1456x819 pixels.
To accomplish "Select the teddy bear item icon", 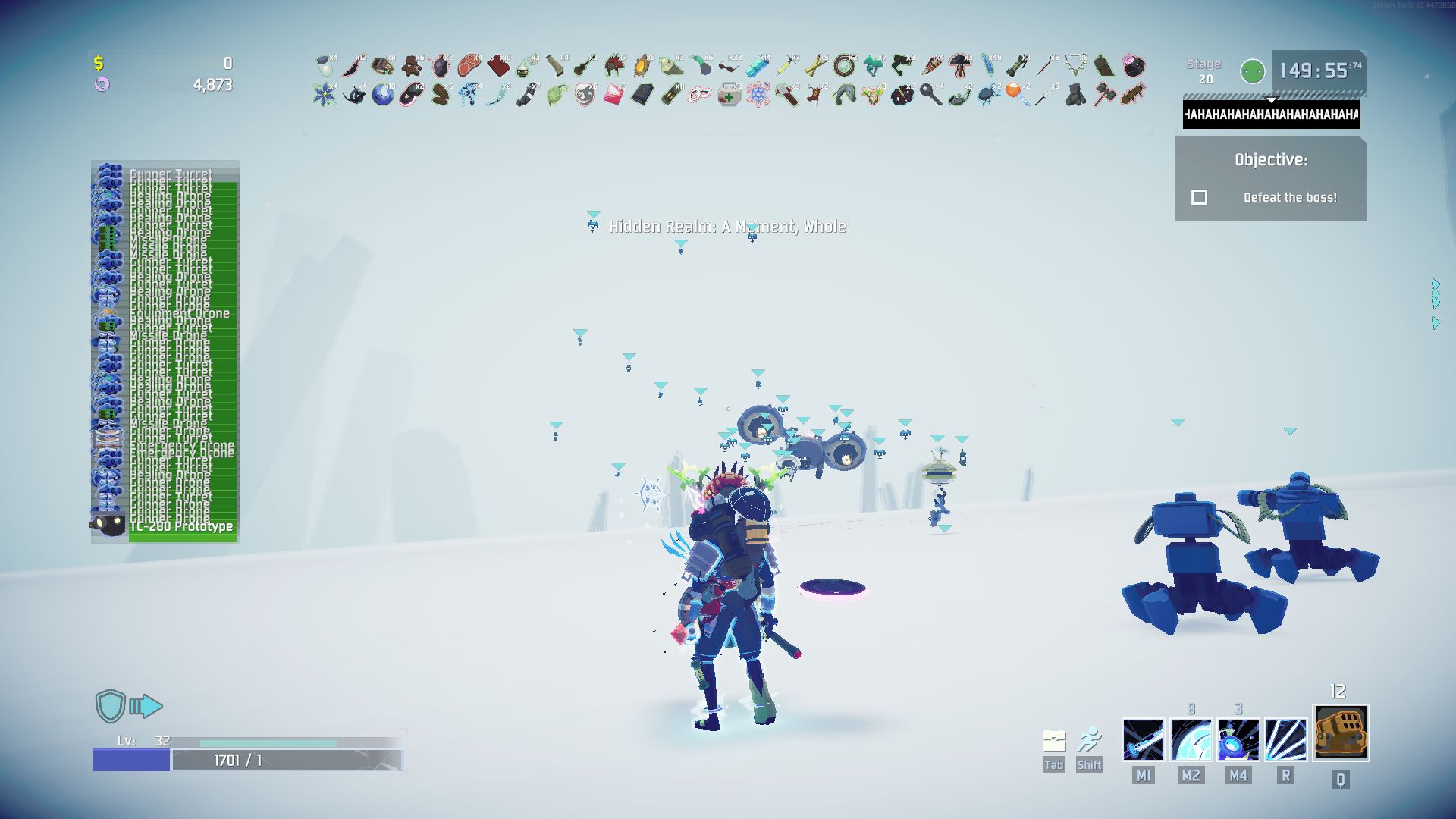I will point(412,66).
